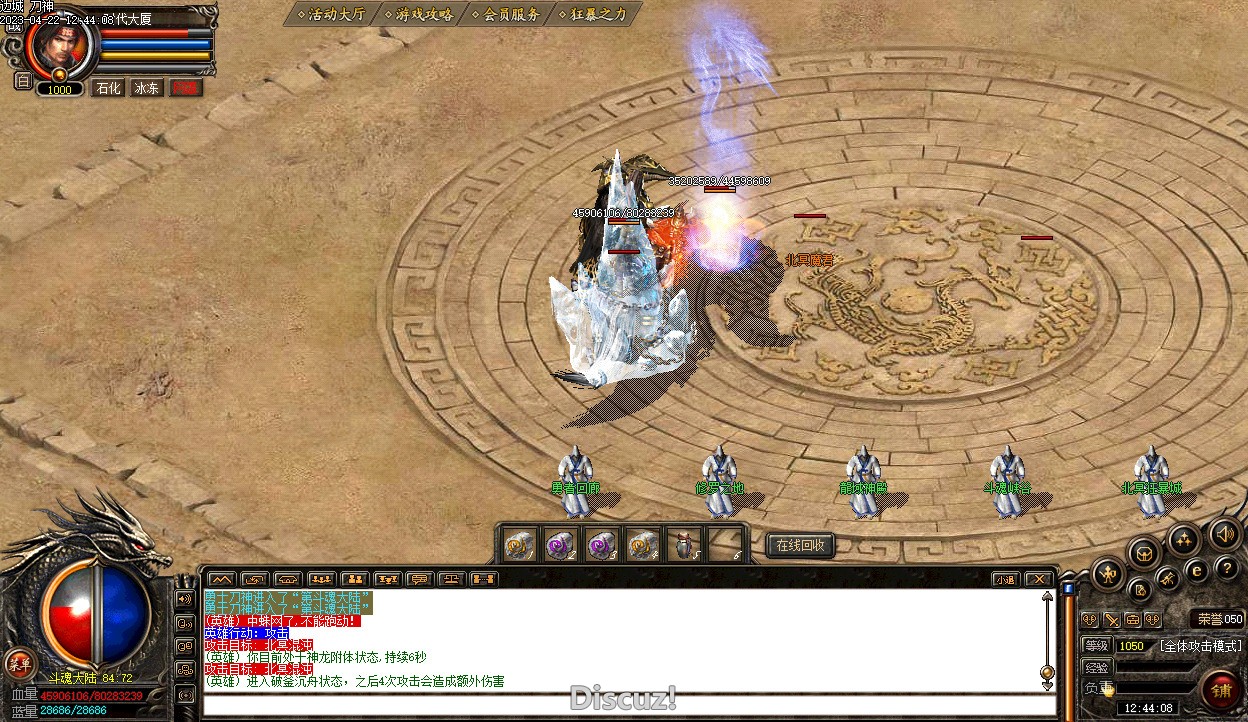This screenshot has height=722, width=1248.
Task: Toggle the 石化 button under hero portrait
Action: [x=108, y=88]
